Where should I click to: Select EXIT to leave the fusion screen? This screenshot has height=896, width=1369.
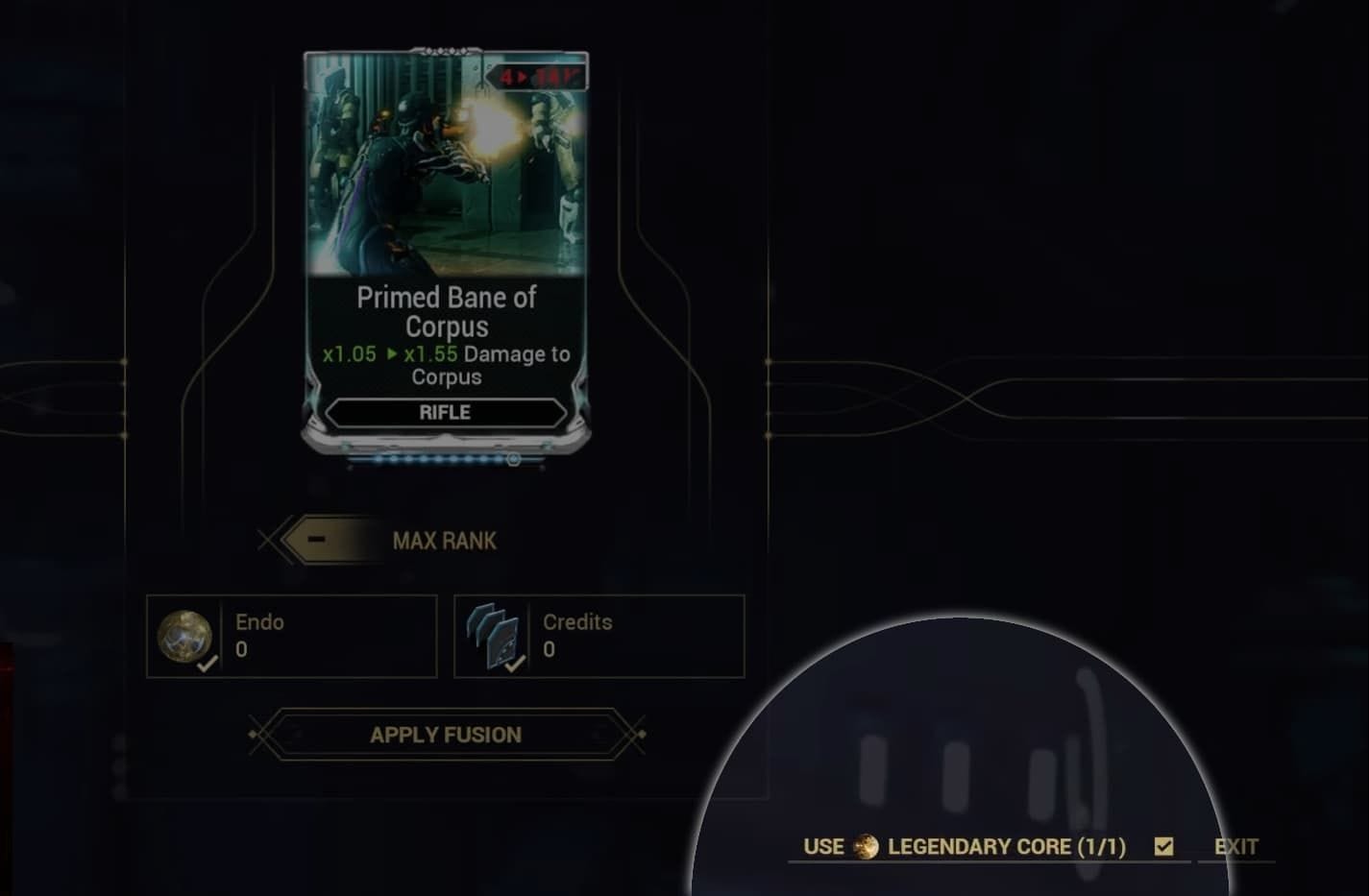1235,846
